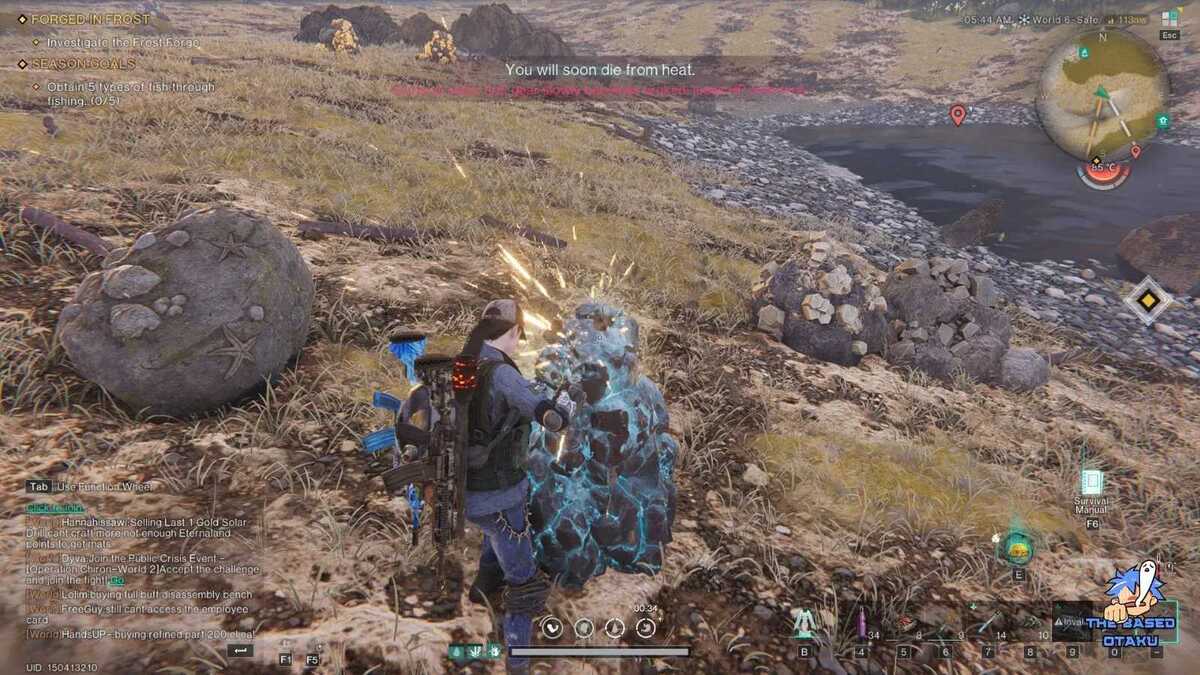Select the yellow diamond quest waypoint marker

(1146, 300)
